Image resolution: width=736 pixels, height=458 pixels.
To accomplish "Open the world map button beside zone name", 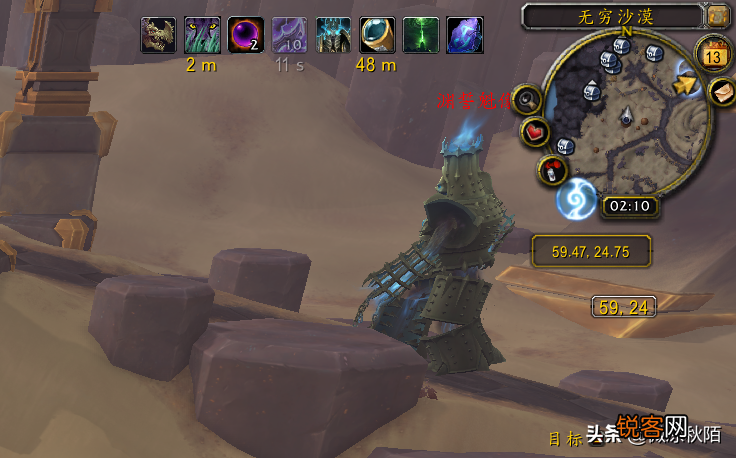I will point(717,15).
